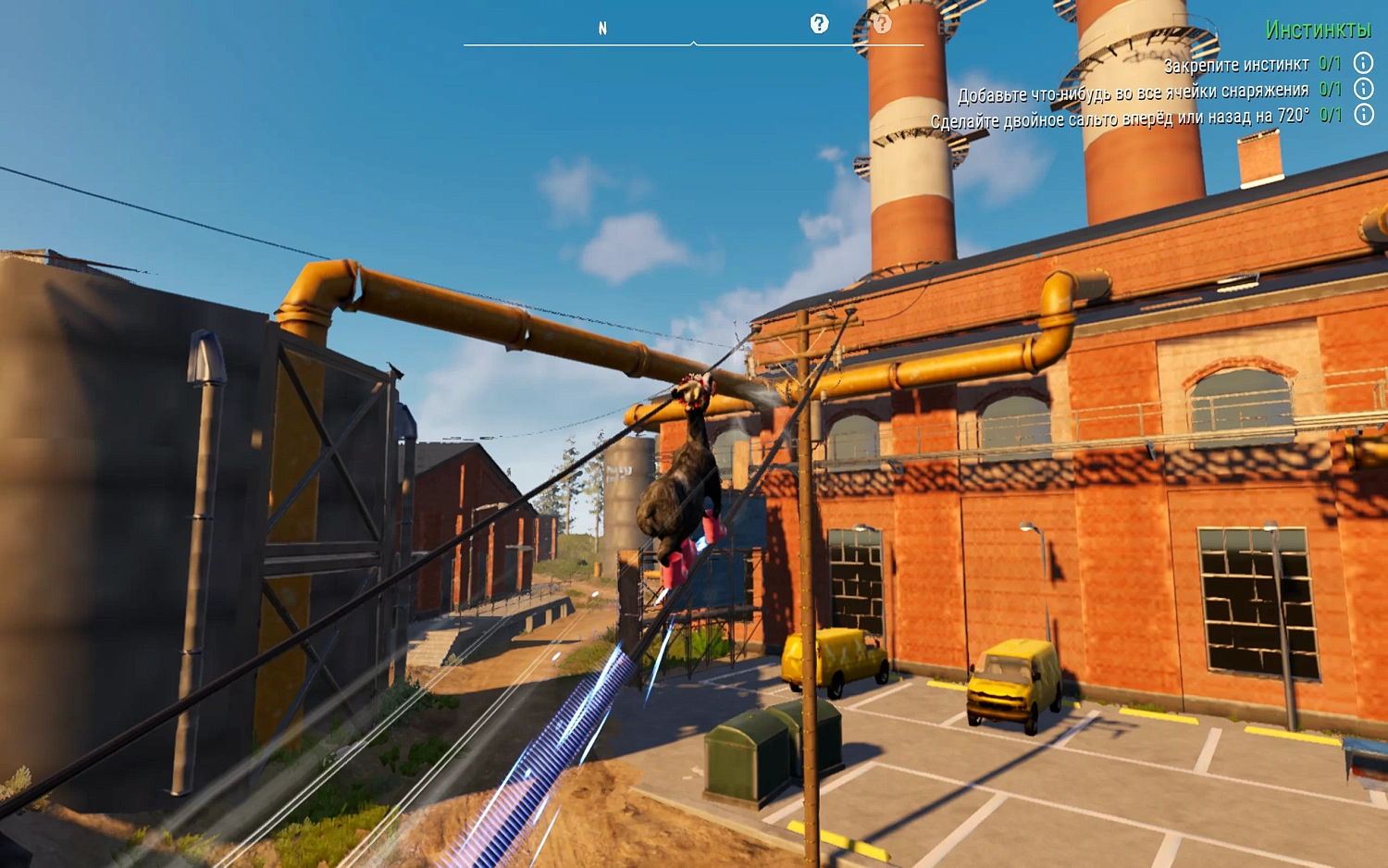Viewport: 1388px width, 868px height.
Task: Click the right question mark marker near the smokestack
Action: tap(883, 26)
